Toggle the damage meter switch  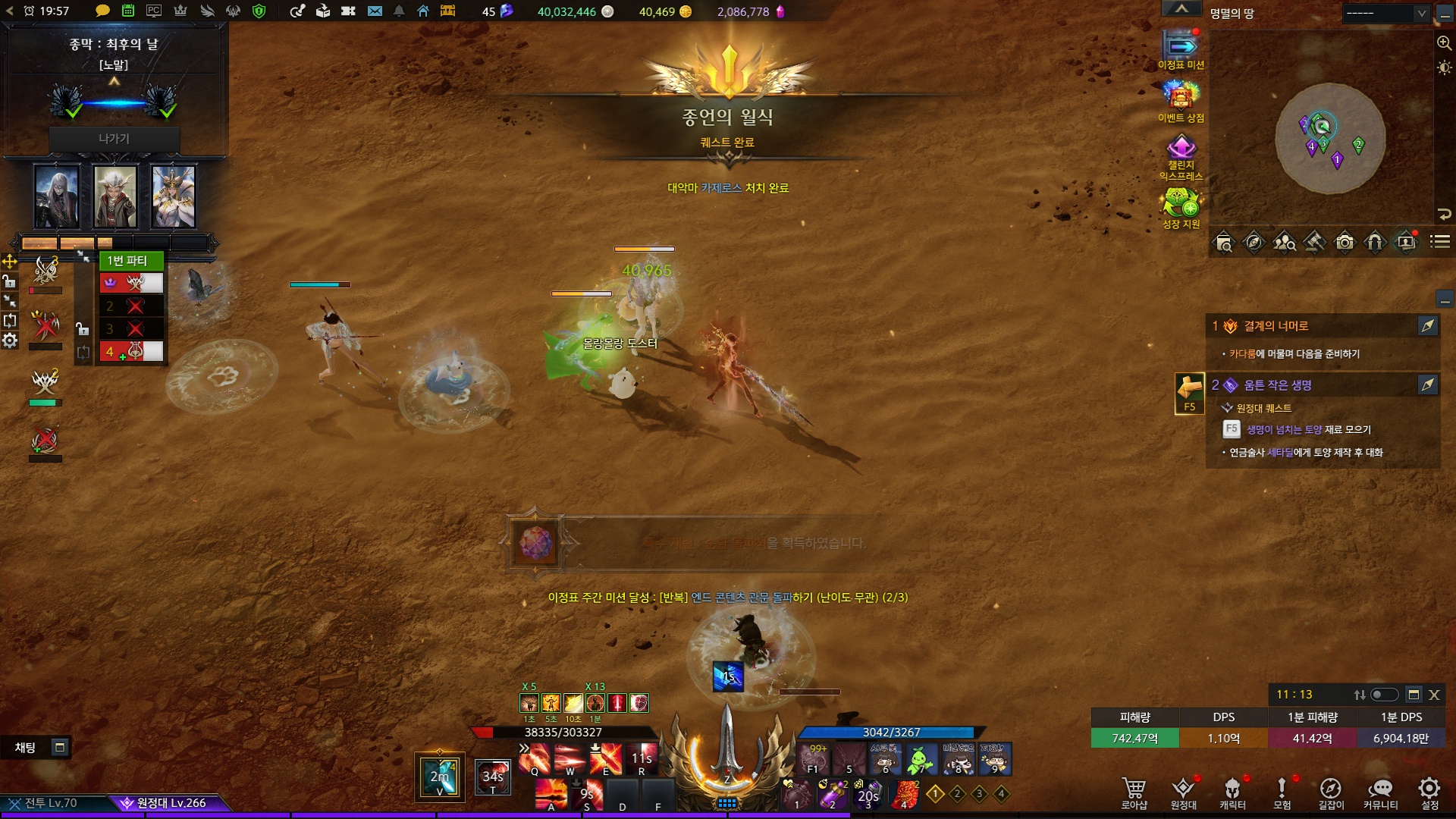coord(1384,695)
